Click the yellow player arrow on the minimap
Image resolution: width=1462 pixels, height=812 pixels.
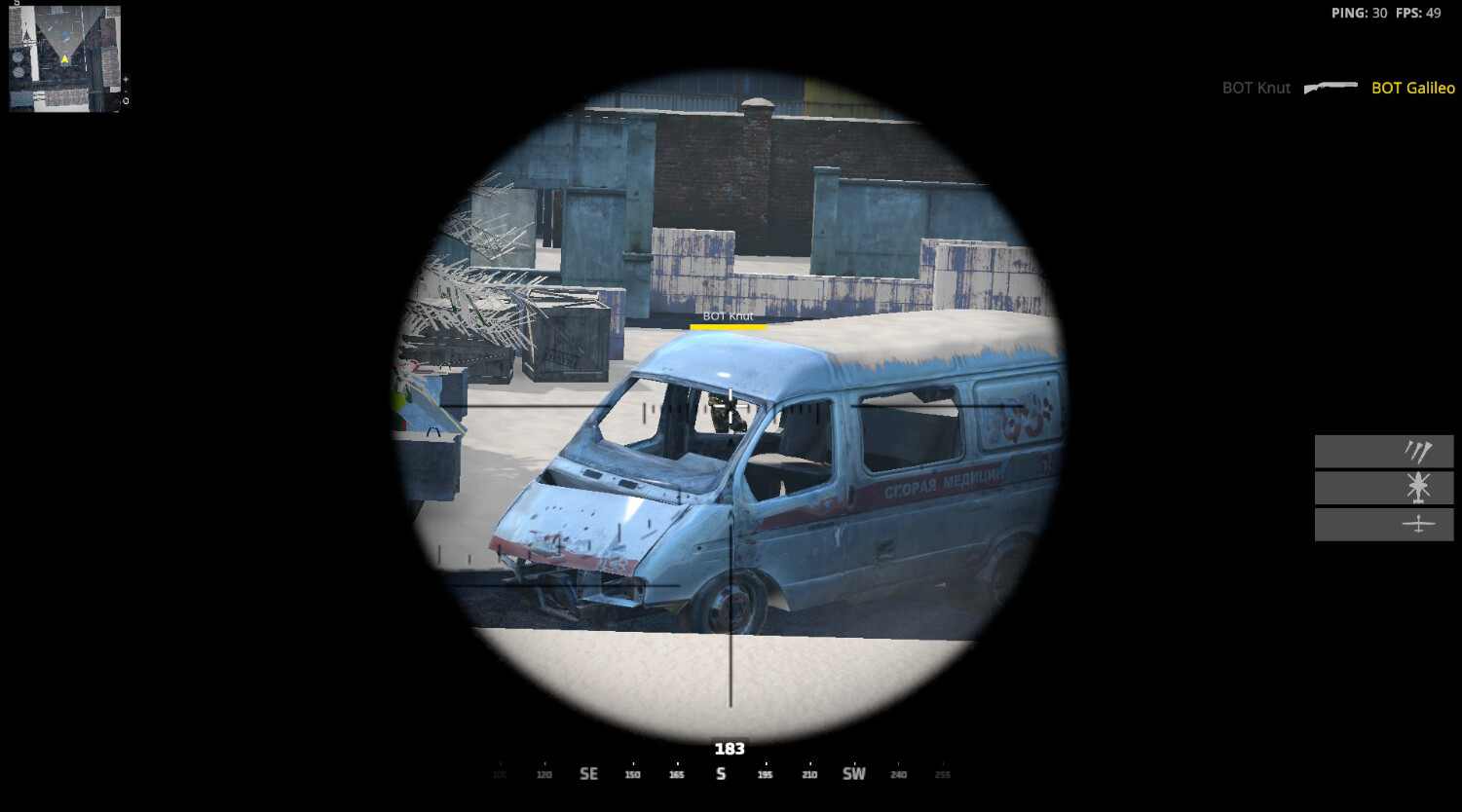[65, 59]
